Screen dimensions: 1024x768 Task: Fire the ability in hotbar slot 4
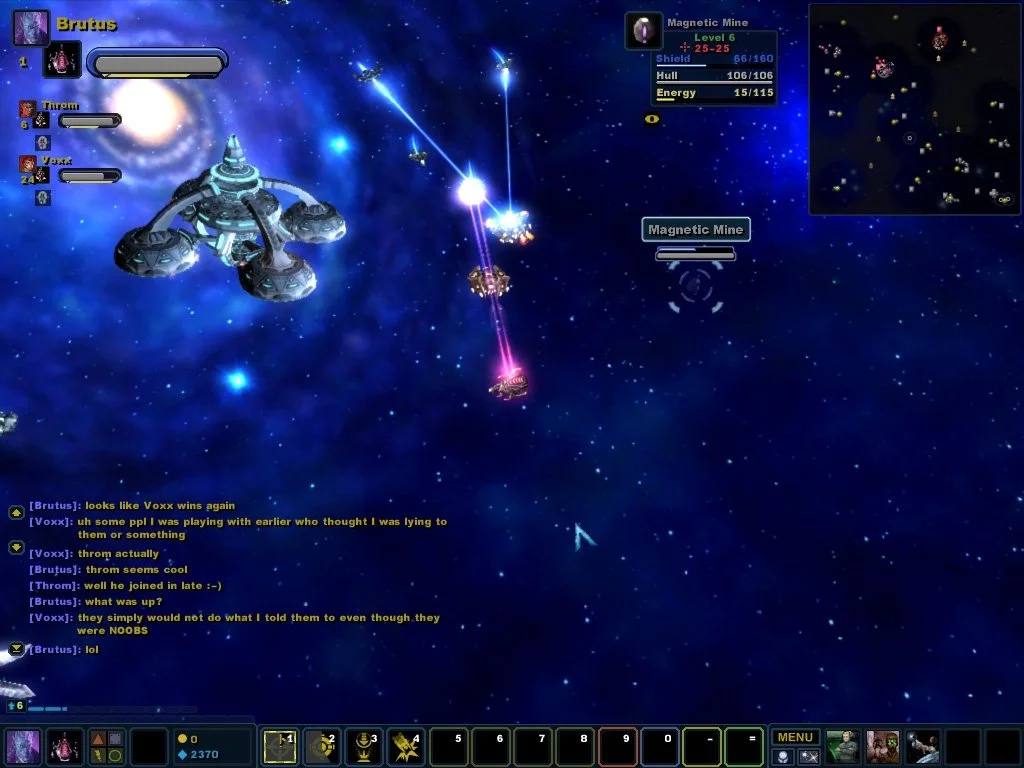(x=405, y=746)
